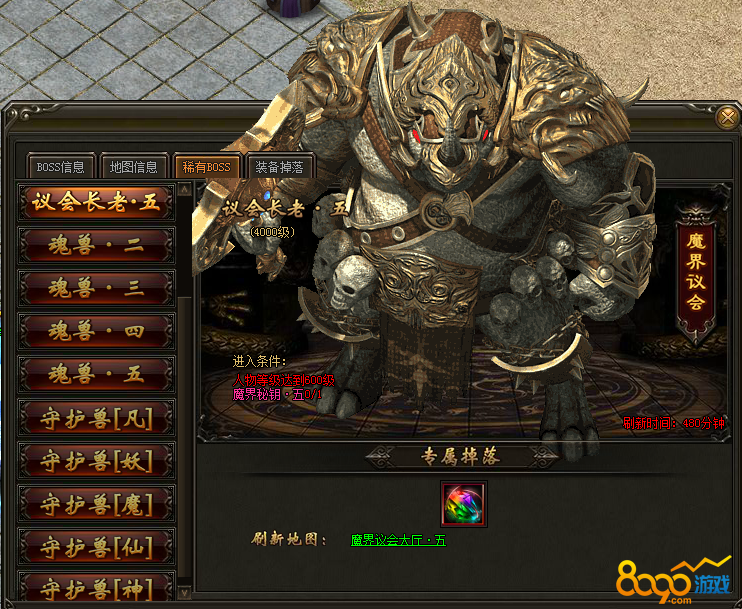Switch to the BOSS信息 tab
Screen dimensions: 742x609
61,166
